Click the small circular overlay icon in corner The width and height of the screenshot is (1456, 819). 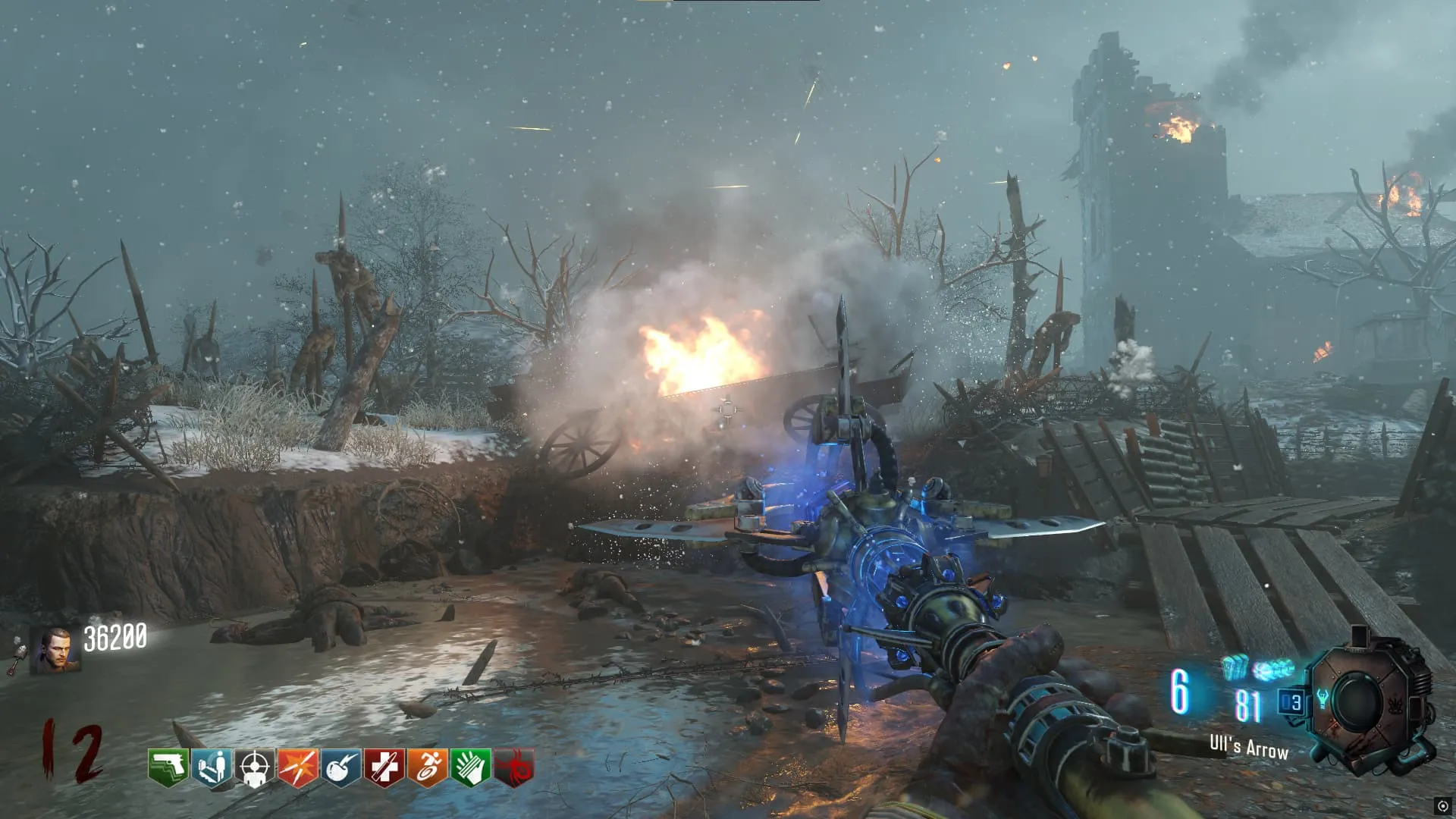[x=1442, y=806]
